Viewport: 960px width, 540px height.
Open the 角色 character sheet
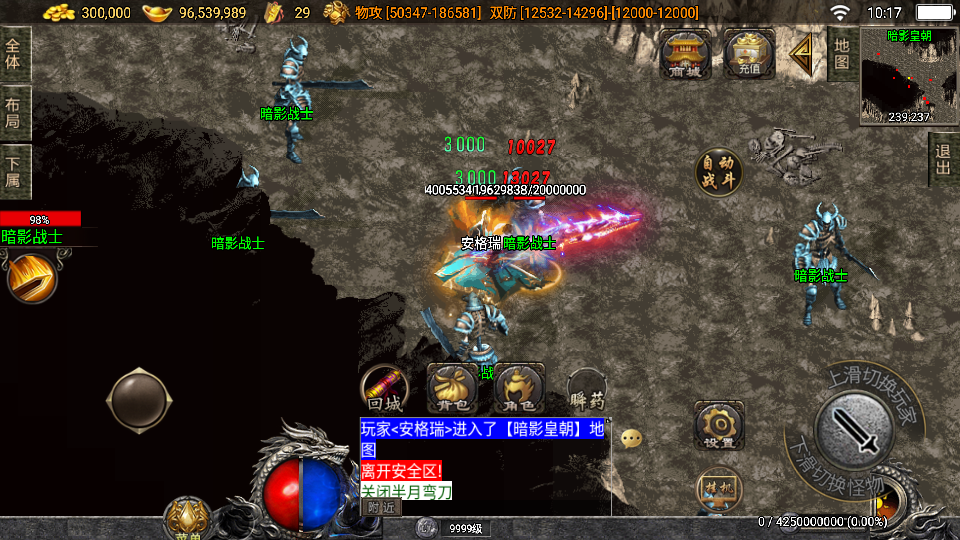point(519,388)
